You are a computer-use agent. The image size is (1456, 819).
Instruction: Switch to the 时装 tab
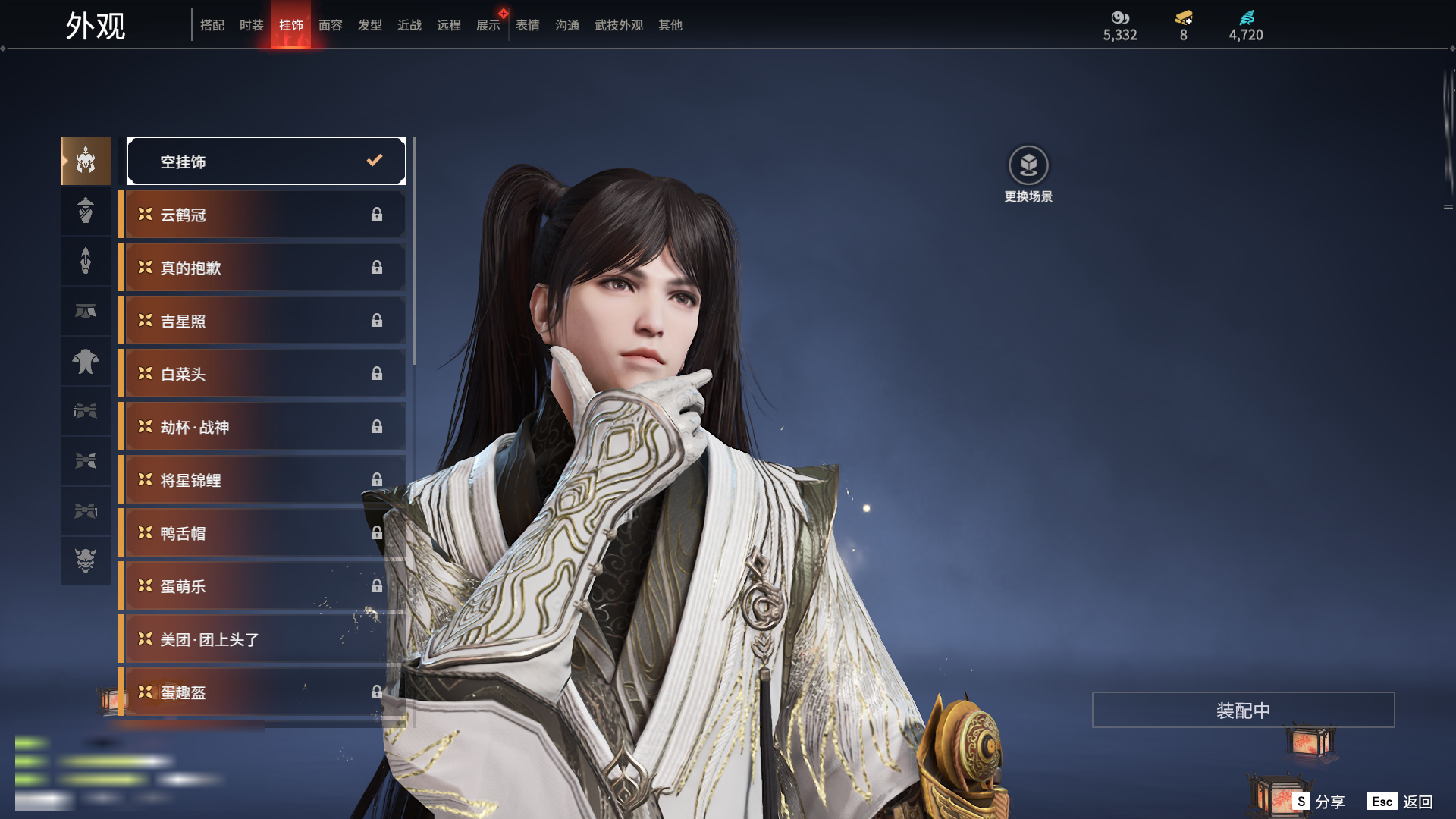click(x=251, y=25)
